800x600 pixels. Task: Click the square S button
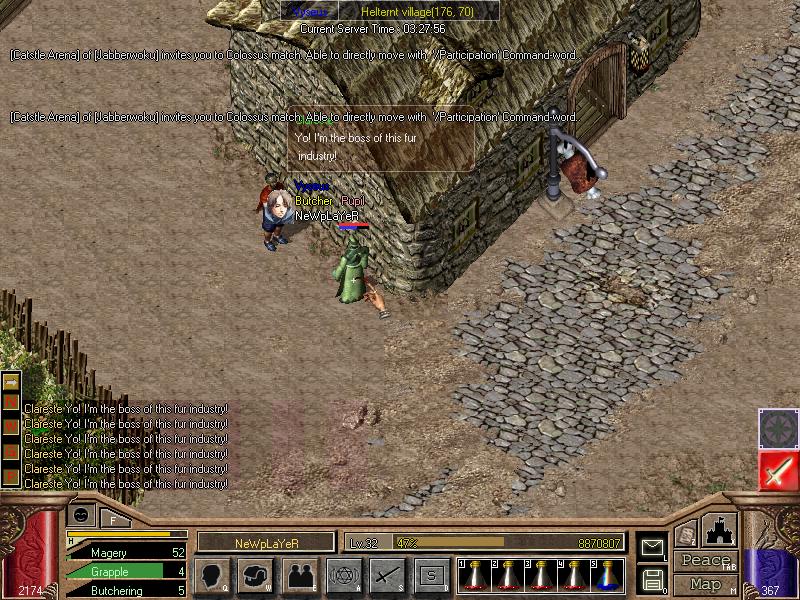[431, 576]
